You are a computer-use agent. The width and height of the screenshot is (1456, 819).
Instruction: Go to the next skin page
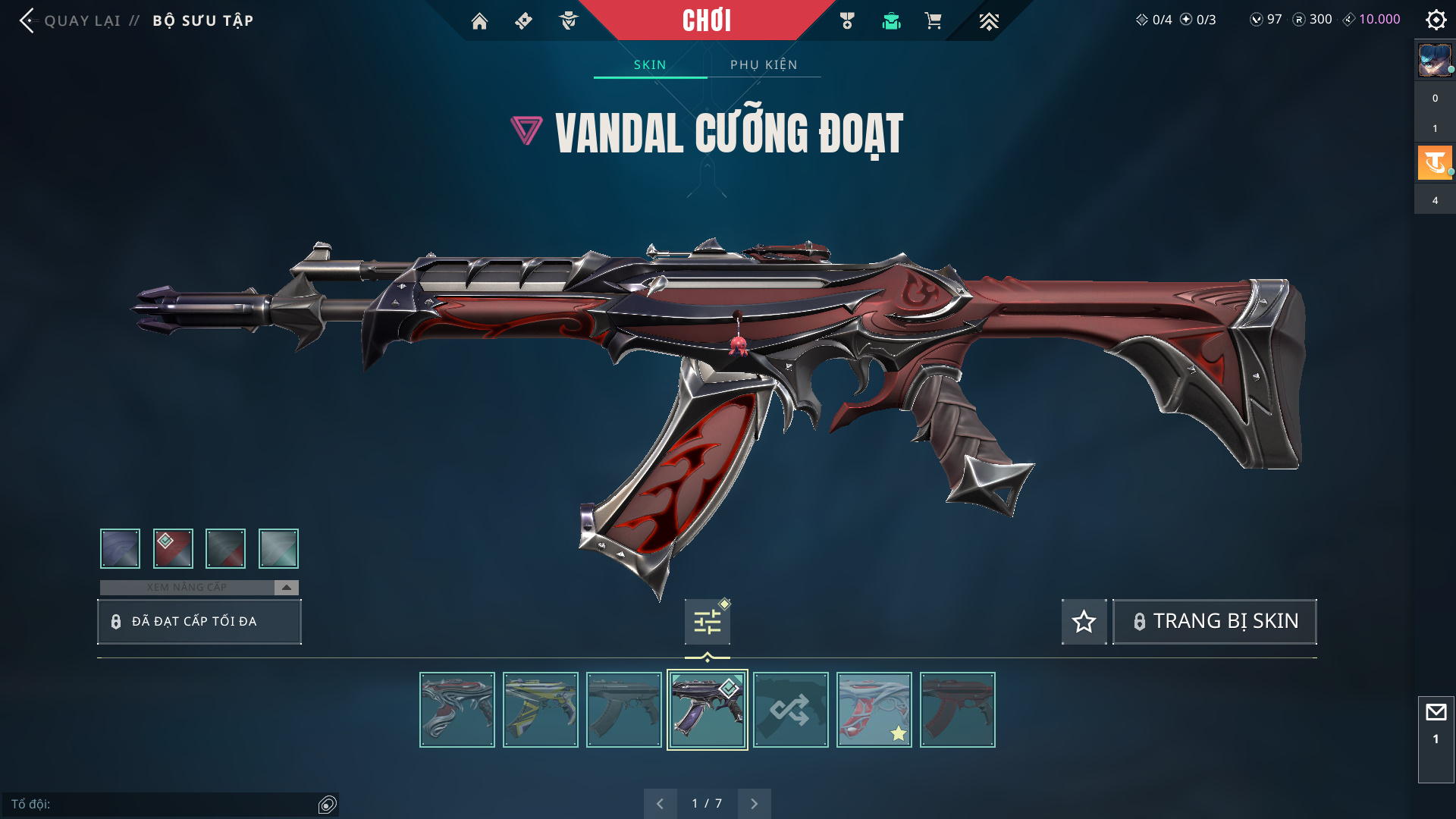tap(754, 804)
